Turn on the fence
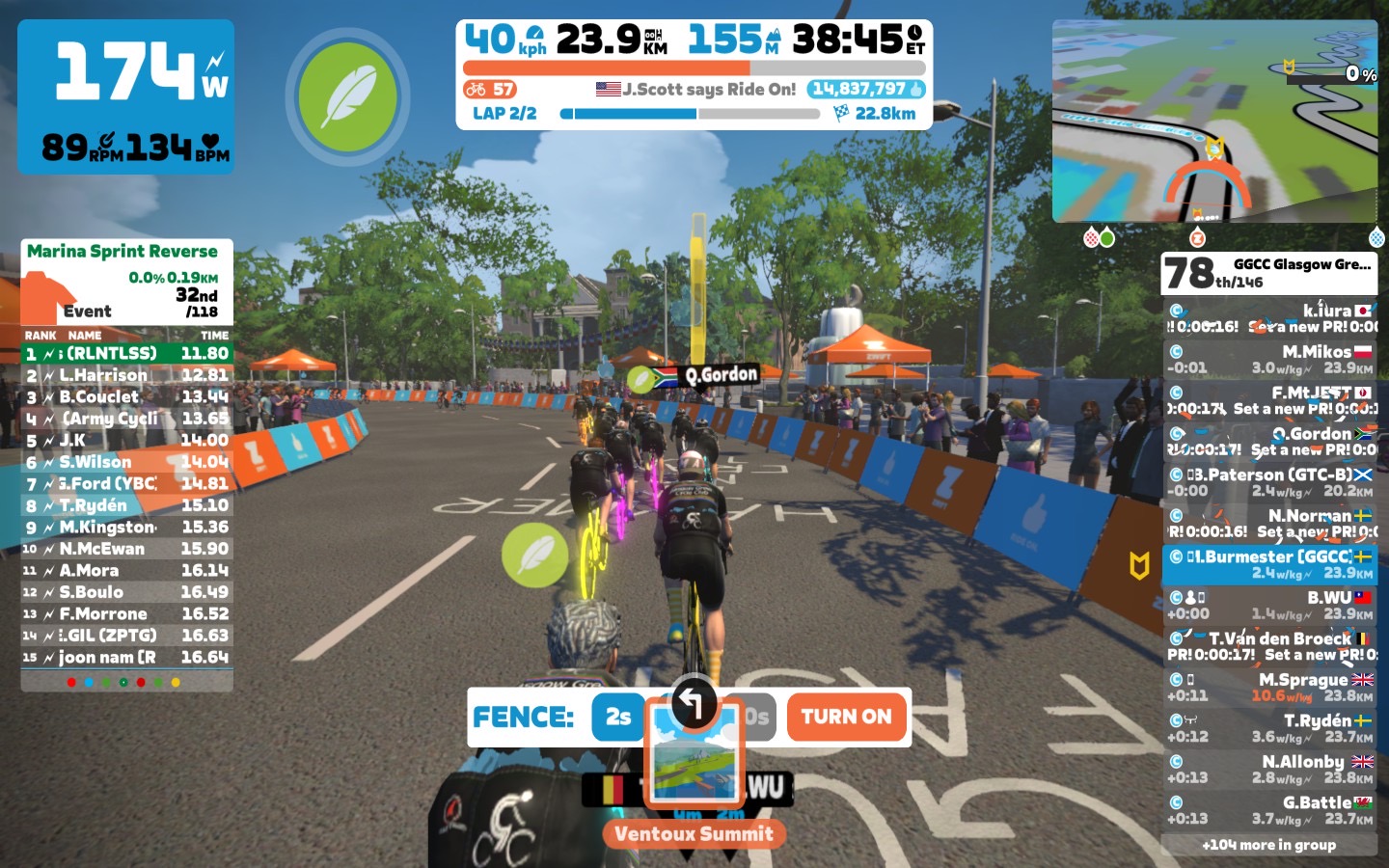This screenshot has width=1389, height=868. [846, 717]
